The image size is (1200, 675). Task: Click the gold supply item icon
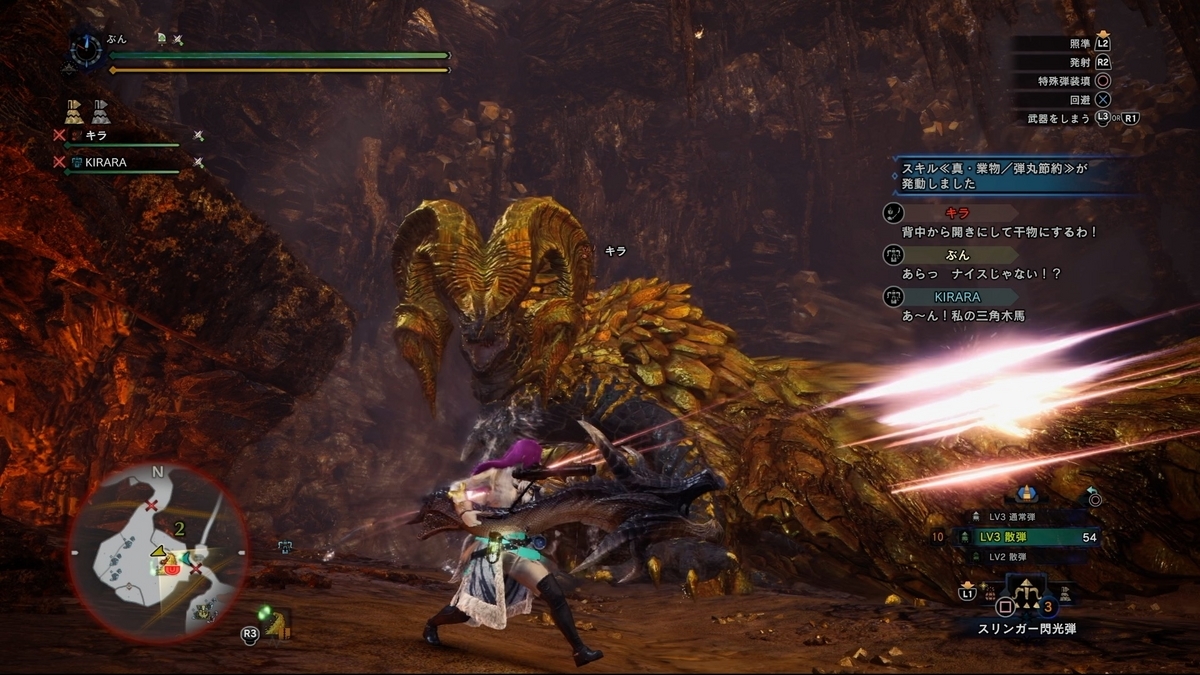point(73,110)
